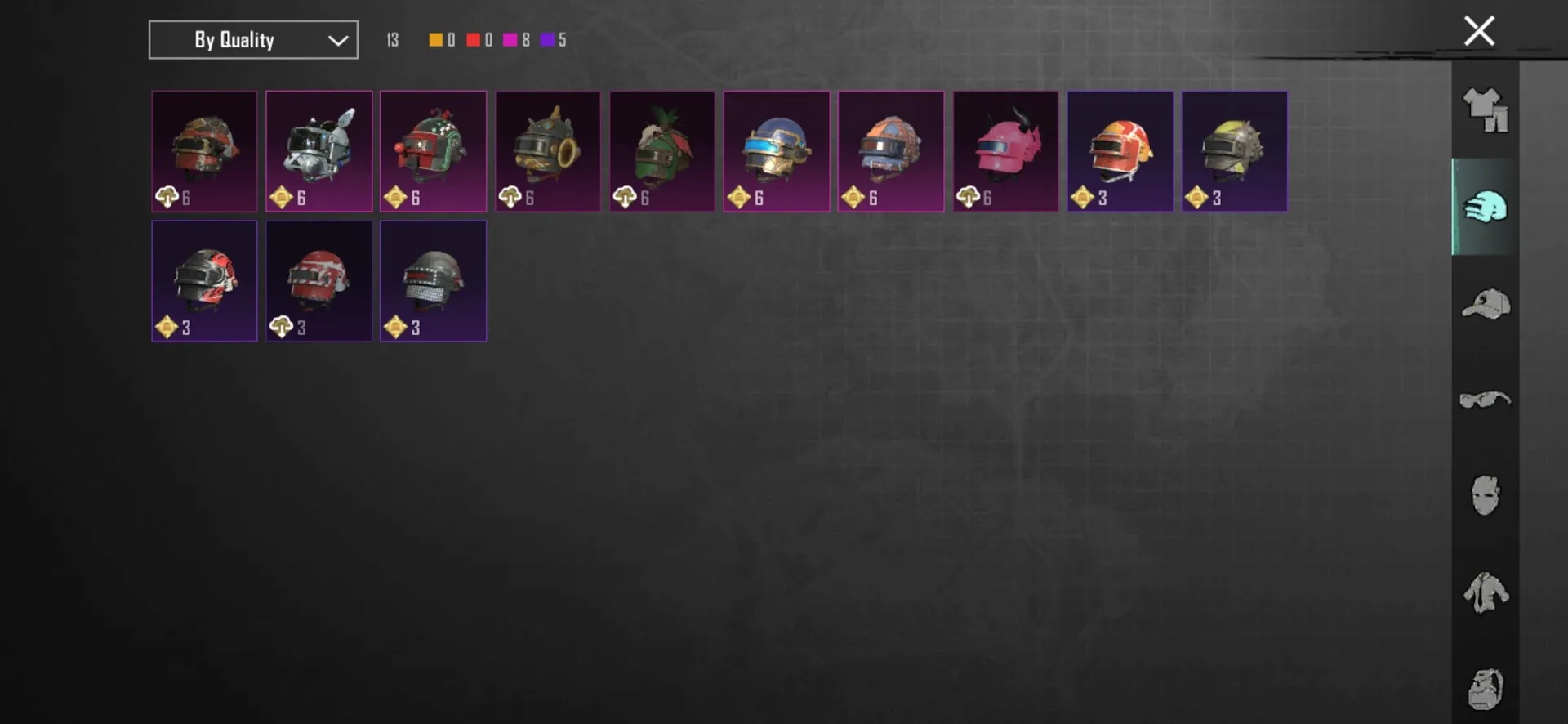
Task: Open the glasses category
Action: click(1486, 400)
